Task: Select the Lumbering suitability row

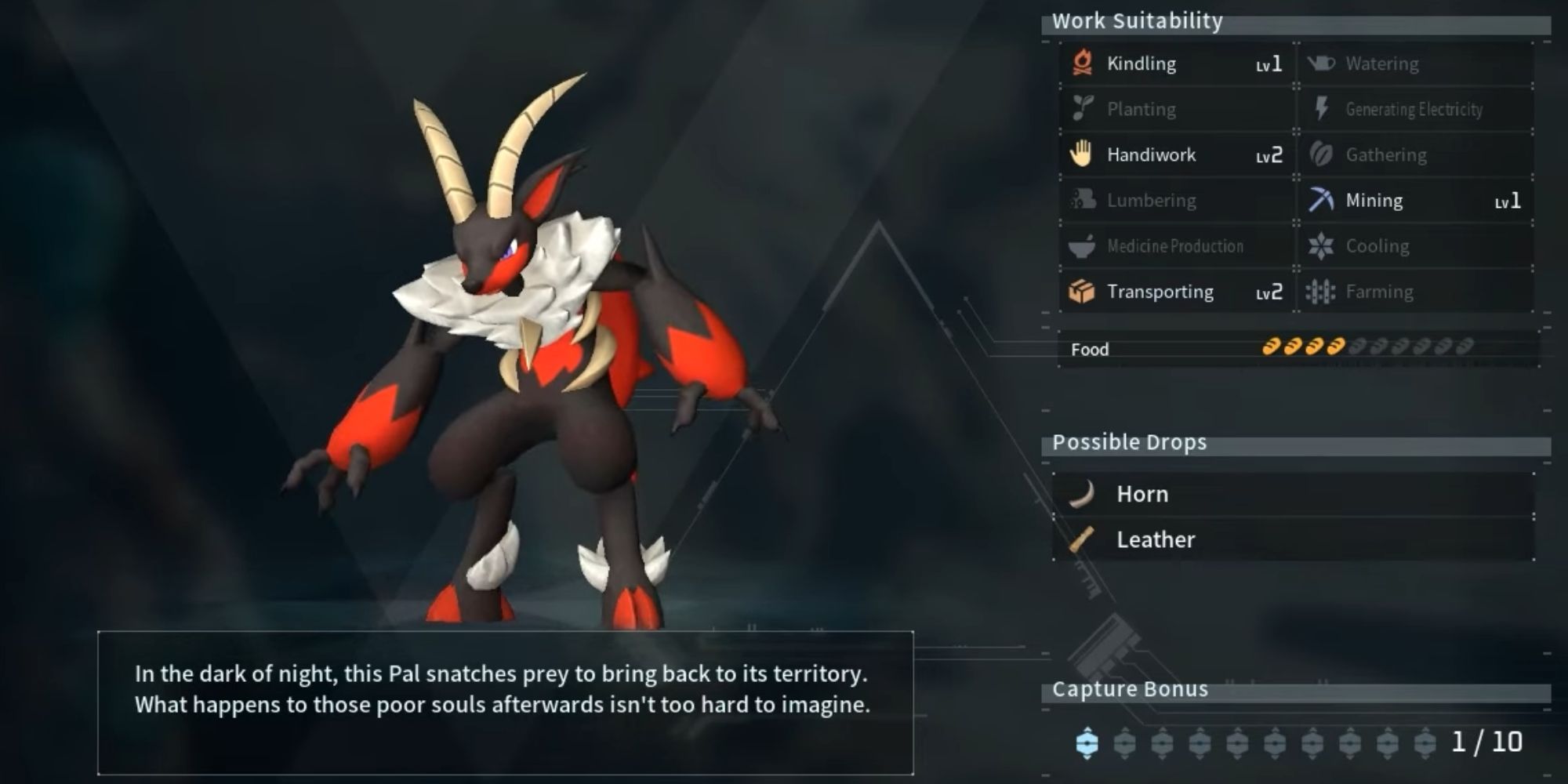Action: point(1176,201)
